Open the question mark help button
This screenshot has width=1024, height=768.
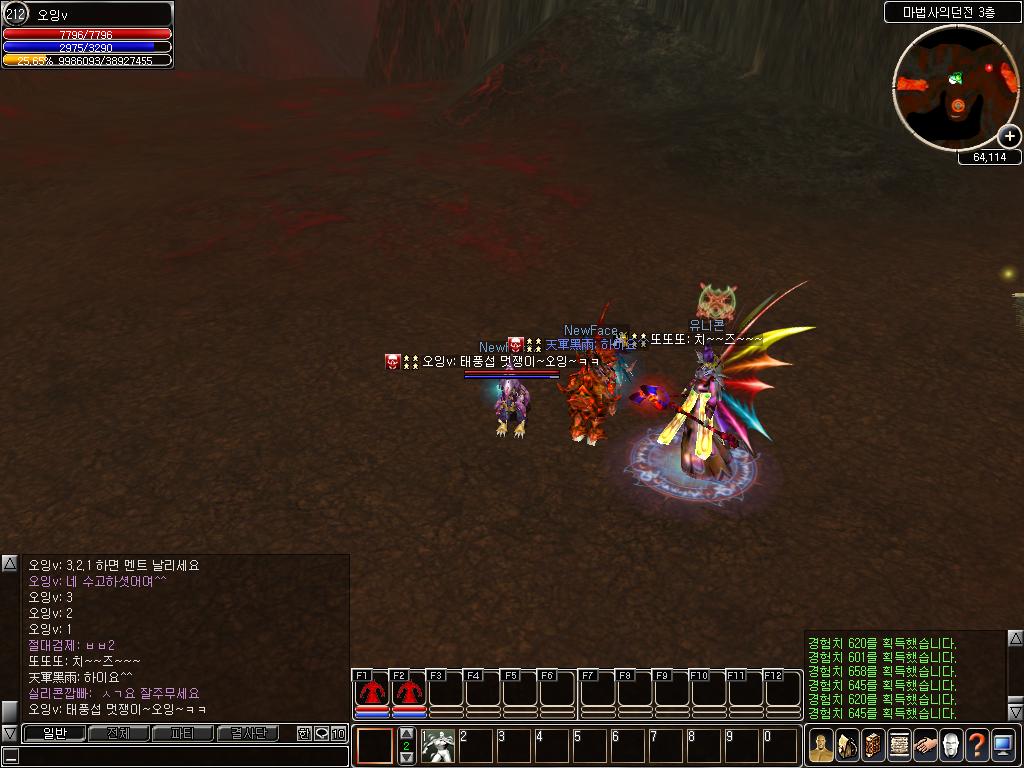point(977,745)
